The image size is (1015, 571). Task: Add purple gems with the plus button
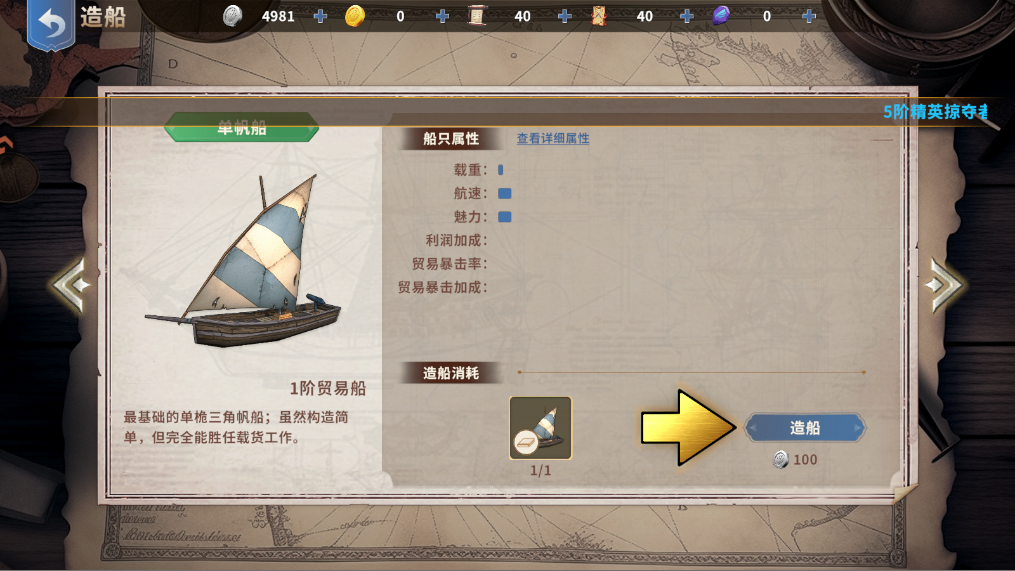click(809, 16)
